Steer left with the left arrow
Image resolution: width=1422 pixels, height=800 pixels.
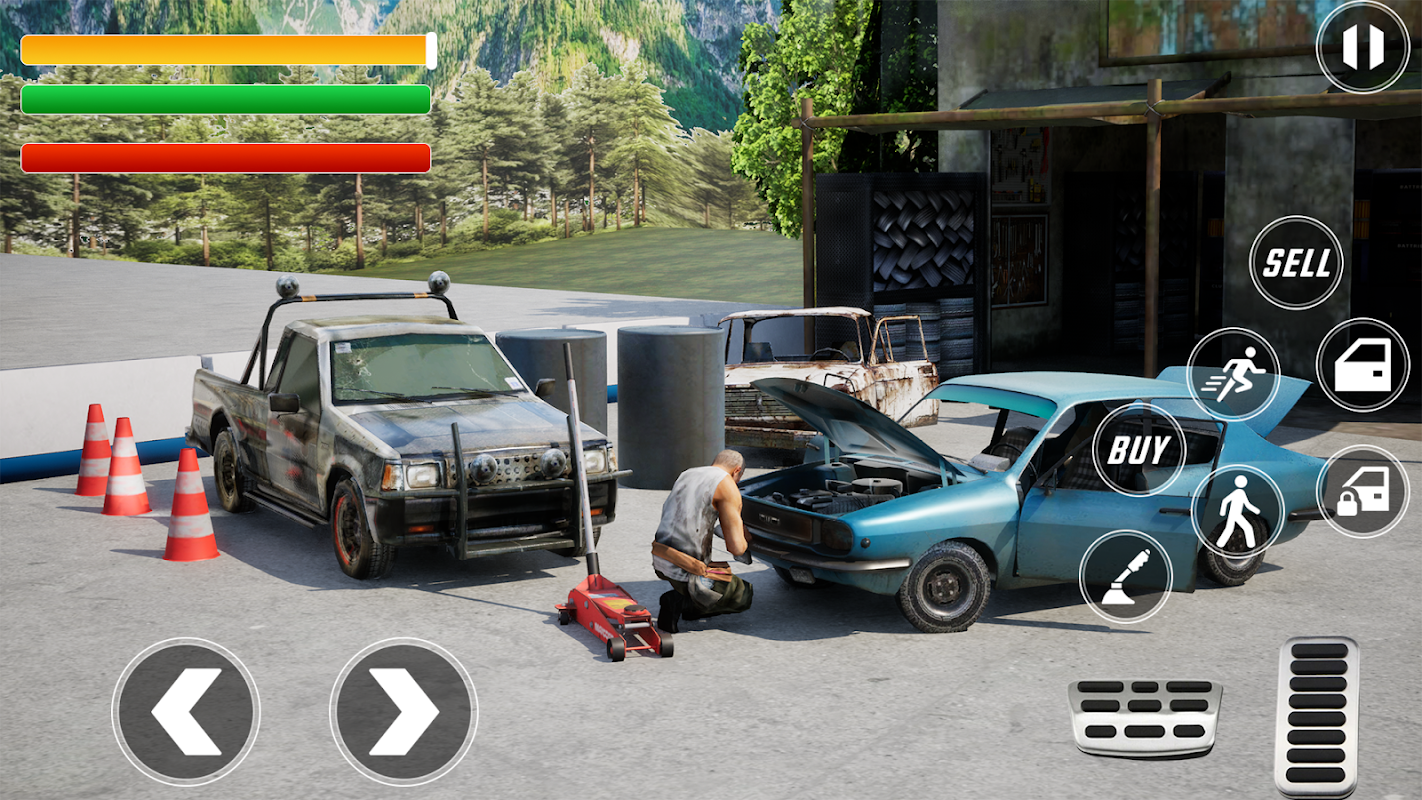(x=186, y=711)
